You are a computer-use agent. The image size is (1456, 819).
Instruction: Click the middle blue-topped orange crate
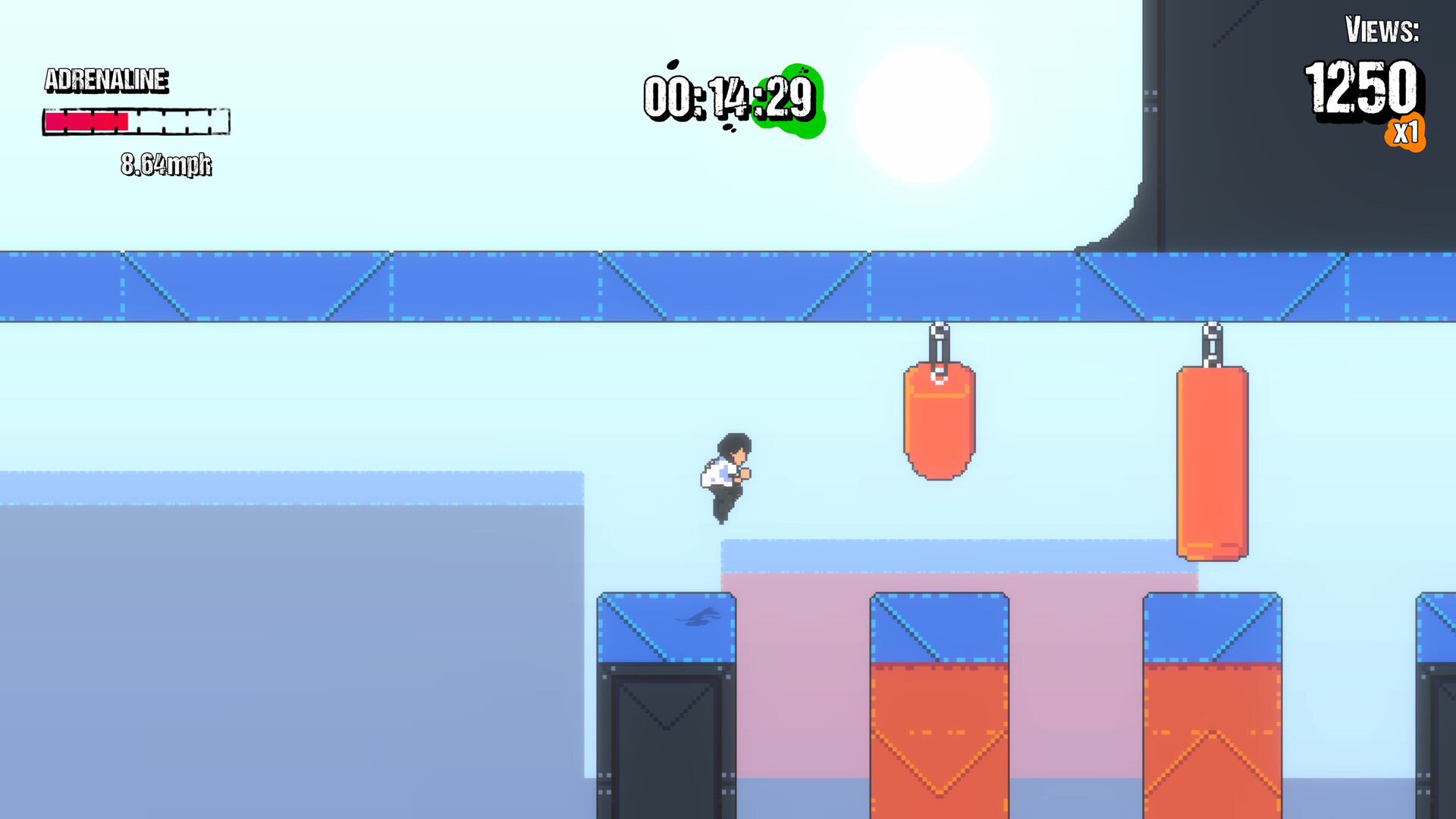(x=938, y=705)
